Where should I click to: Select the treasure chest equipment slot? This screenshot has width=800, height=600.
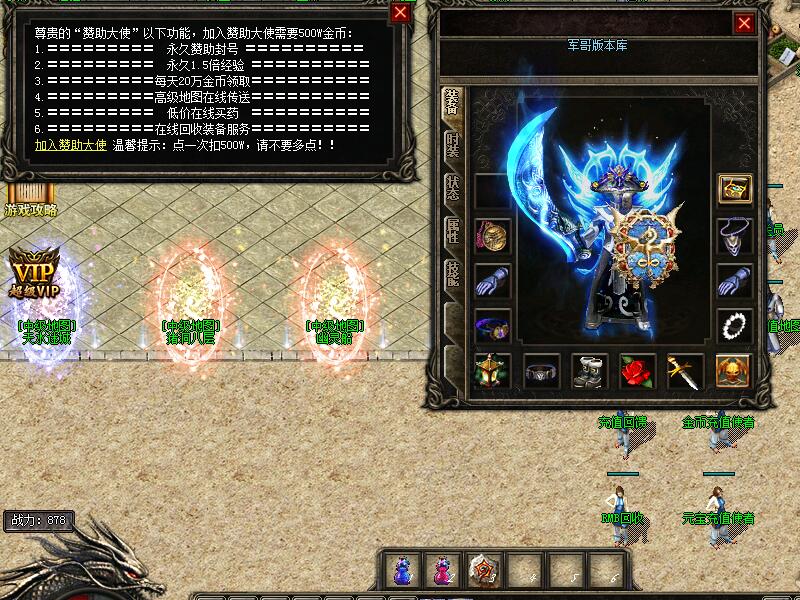point(735,189)
